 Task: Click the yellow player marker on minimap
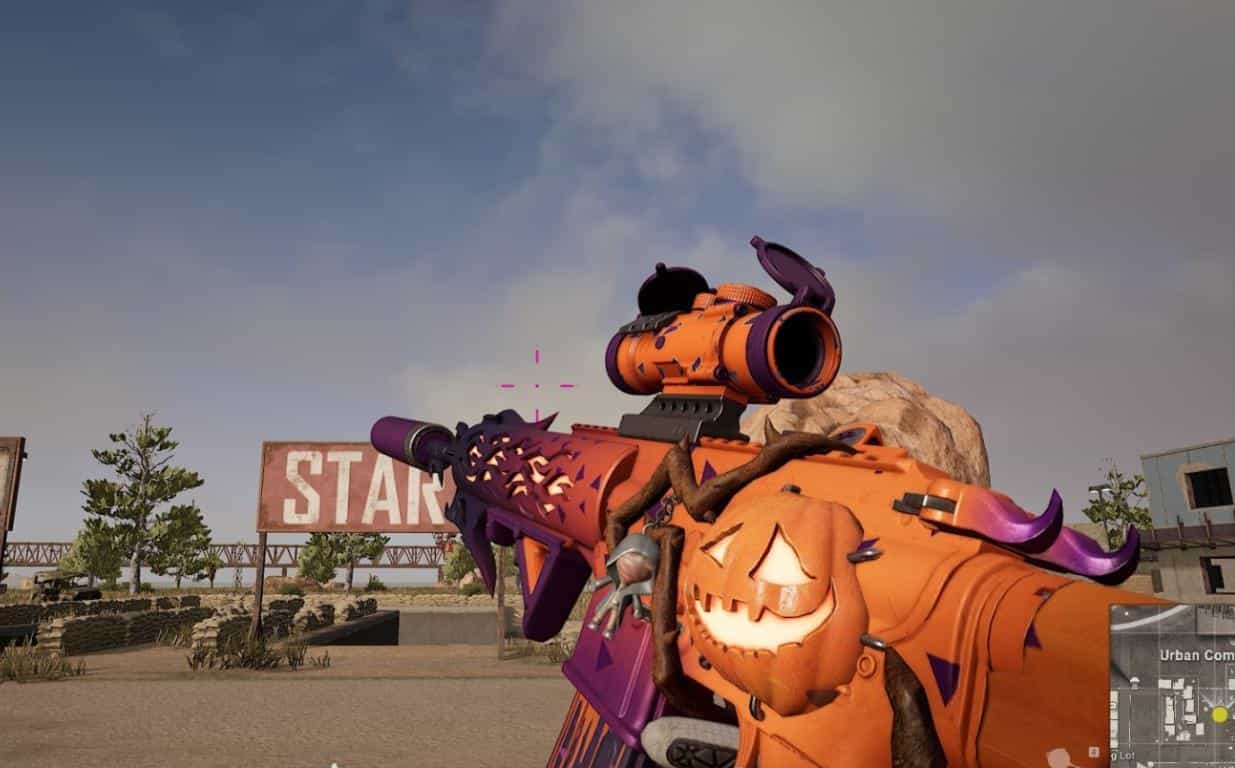(1219, 714)
